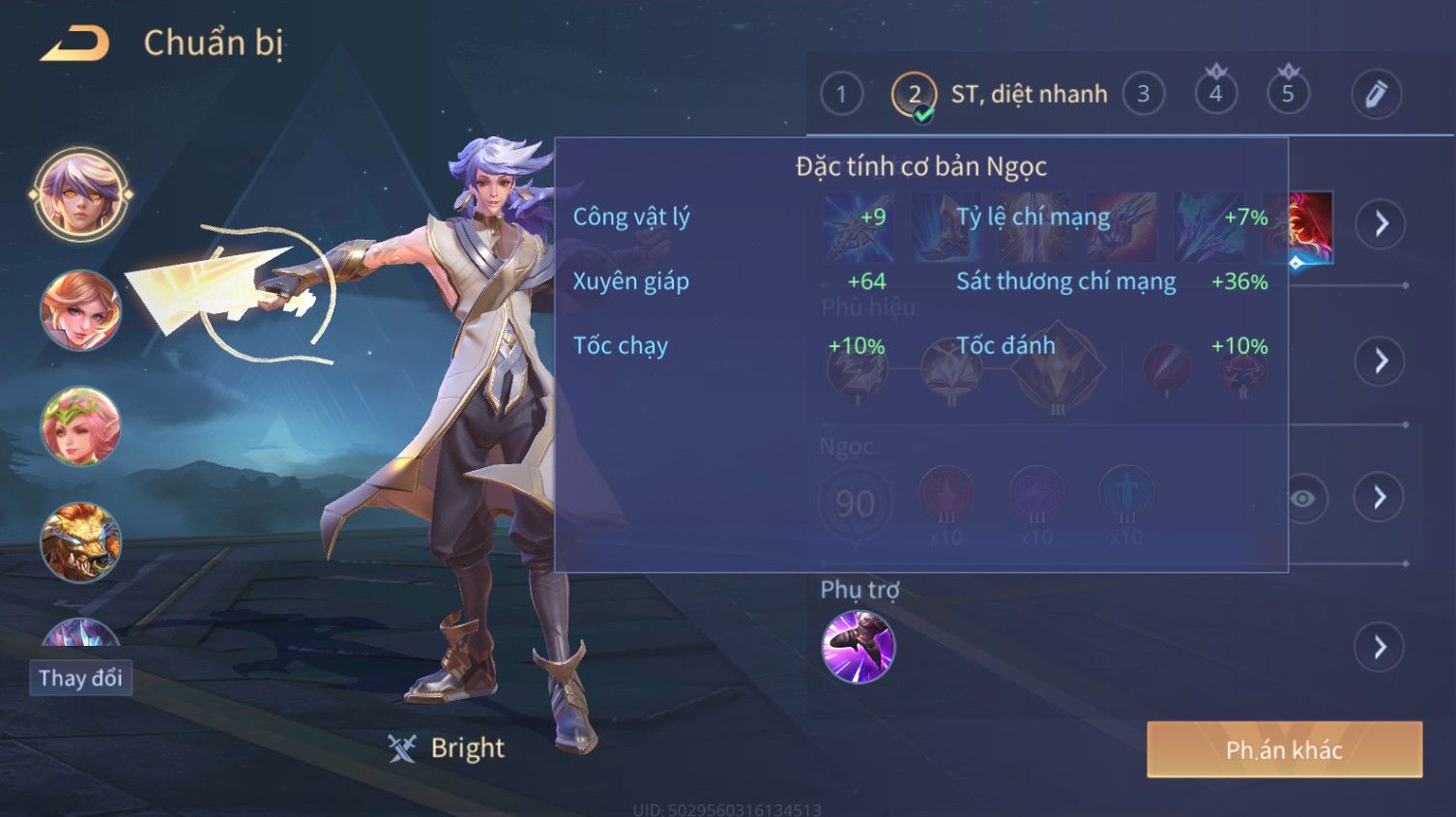Click the Thay đổi hero button
1456x817 pixels.
[80, 678]
